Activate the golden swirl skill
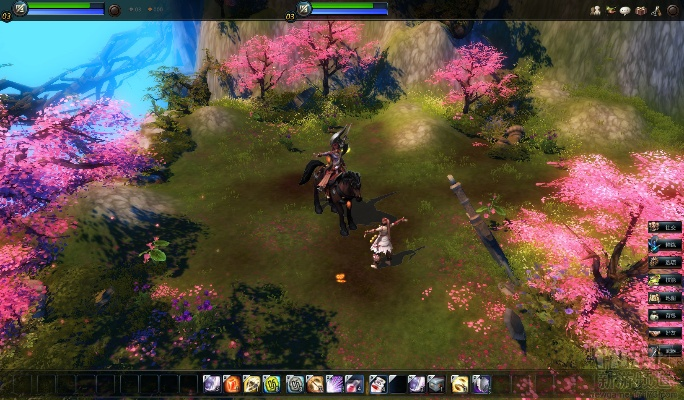Image resolution: width=684 pixels, height=400 pixels. (x=459, y=383)
